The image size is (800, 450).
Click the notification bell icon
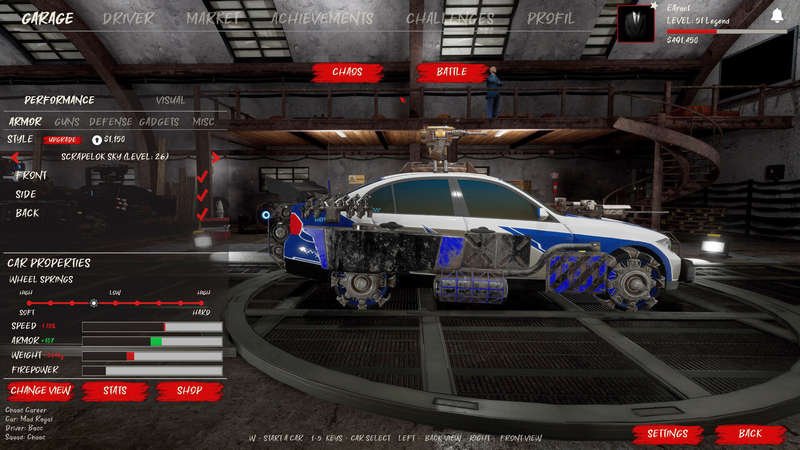coord(777,15)
